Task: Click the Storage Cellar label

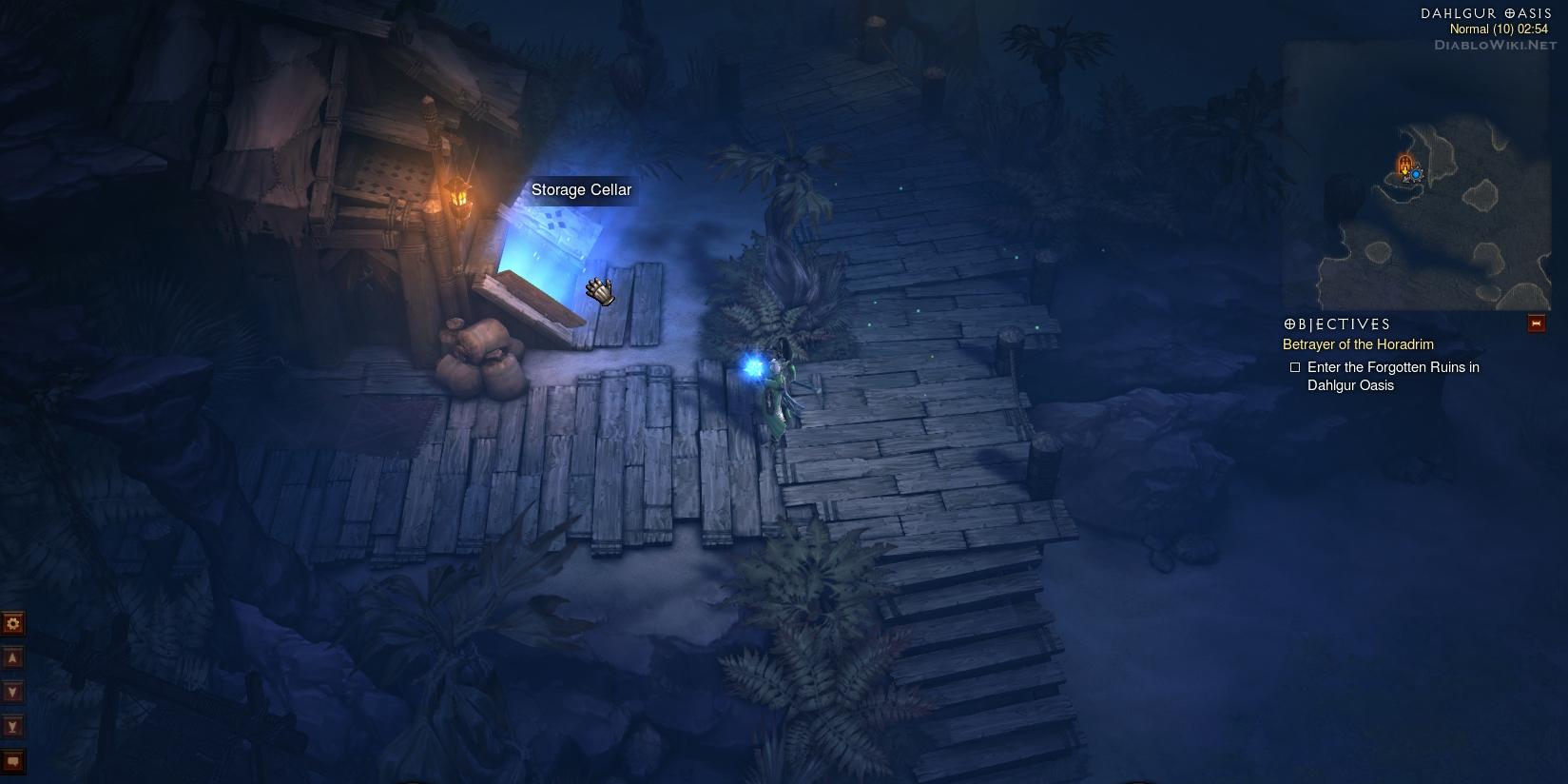Action: (x=581, y=190)
